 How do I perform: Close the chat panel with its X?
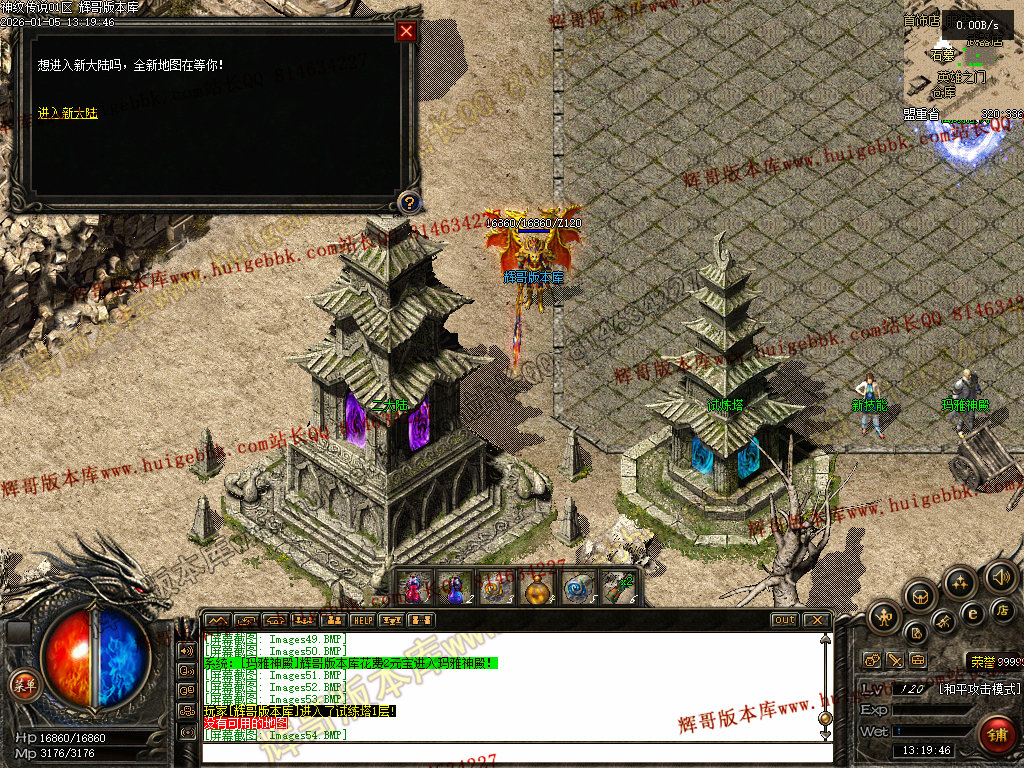click(815, 620)
